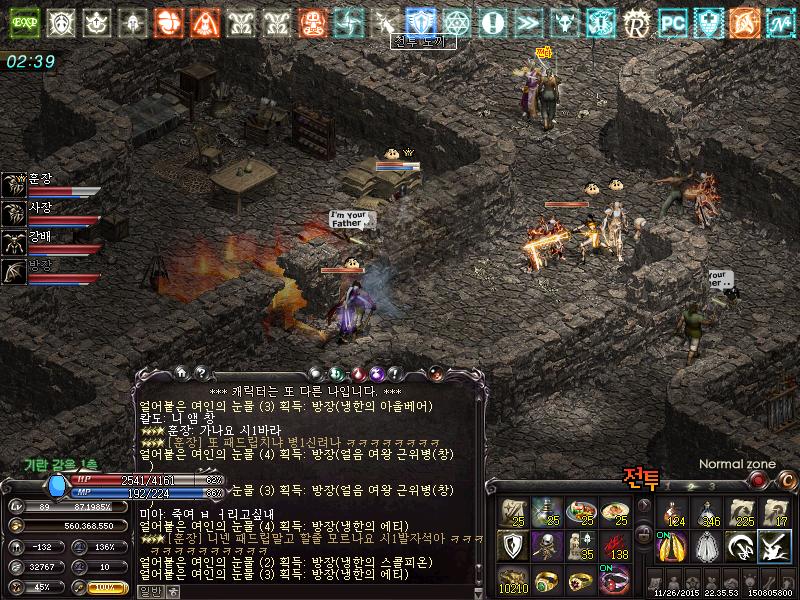Click the double arrow haste icon

tap(529, 22)
